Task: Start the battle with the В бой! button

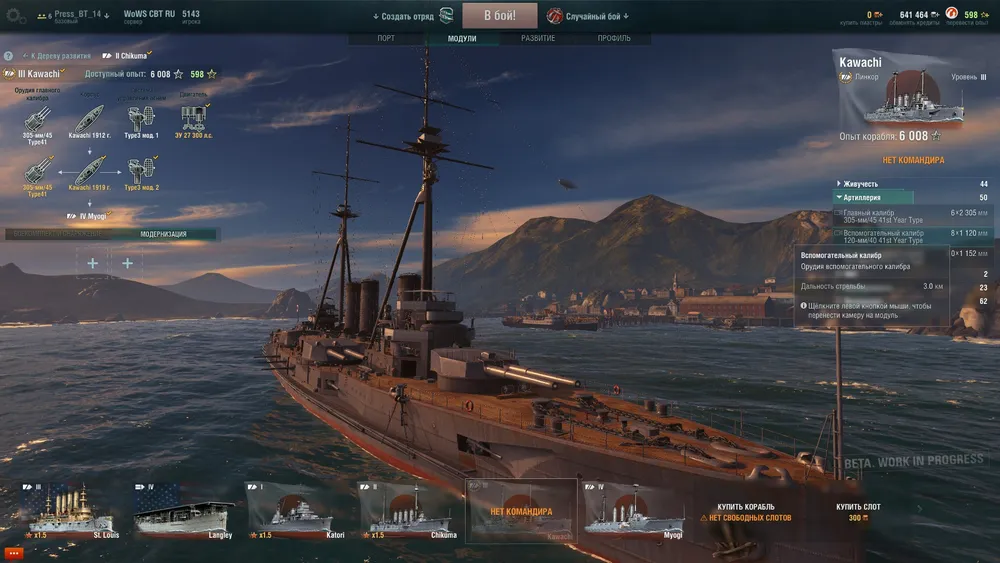Action: (500, 16)
